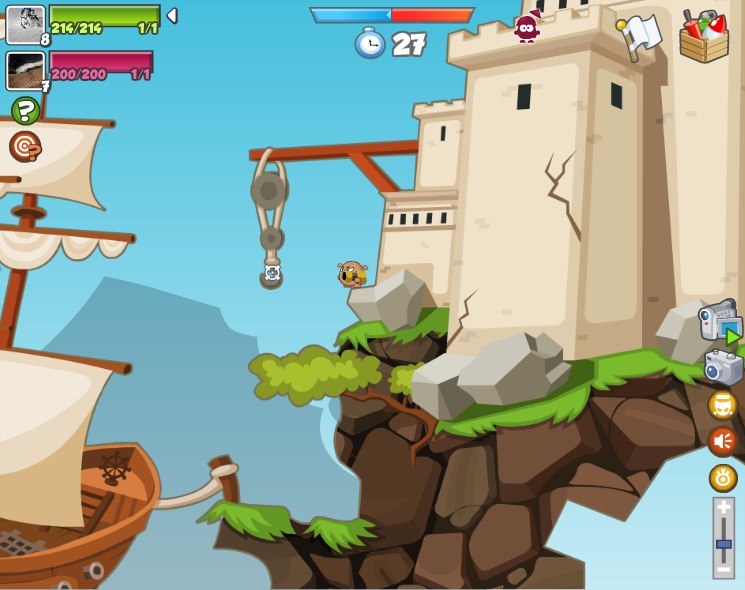Select the pink team player avatar
The image size is (745, 590).
(x=25, y=70)
